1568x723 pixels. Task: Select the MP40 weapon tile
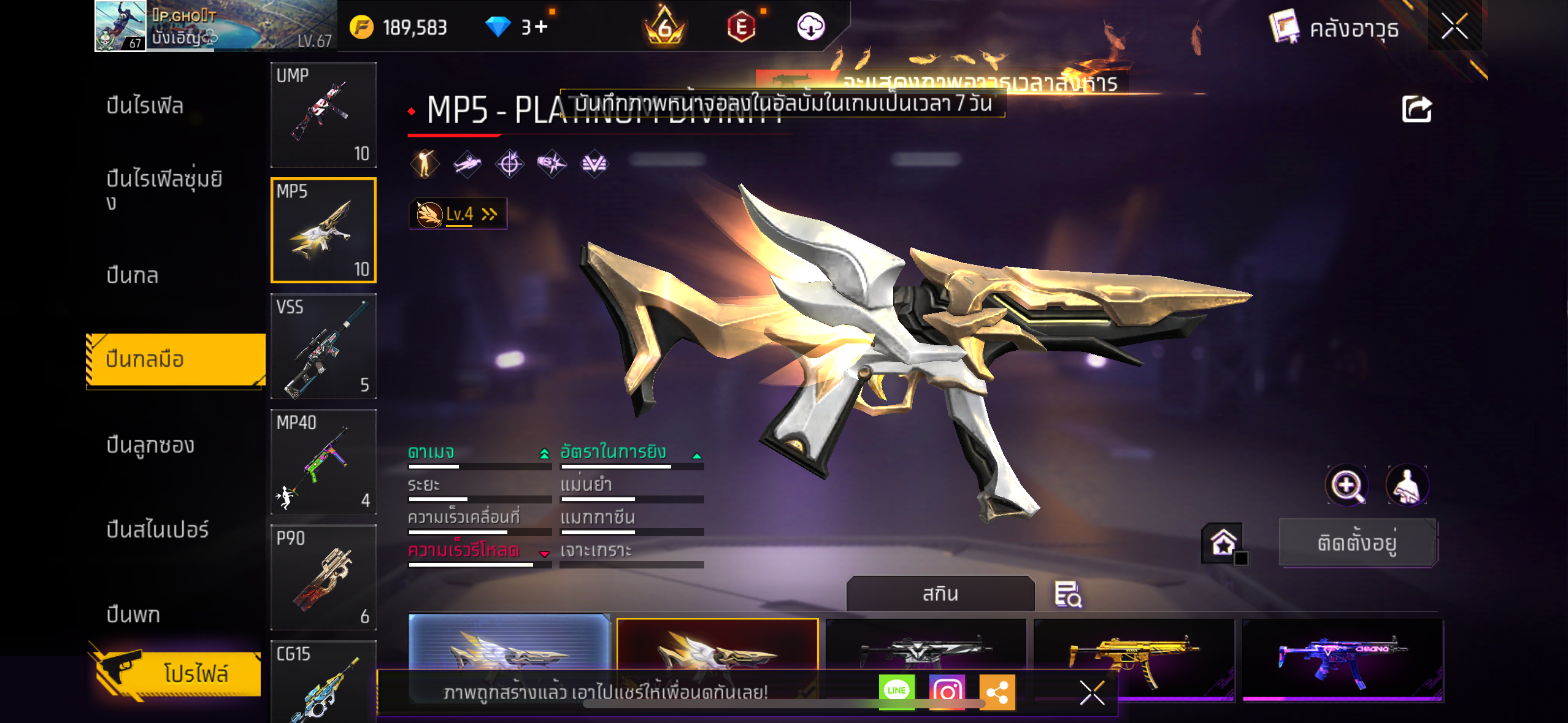tap(323, 462)
